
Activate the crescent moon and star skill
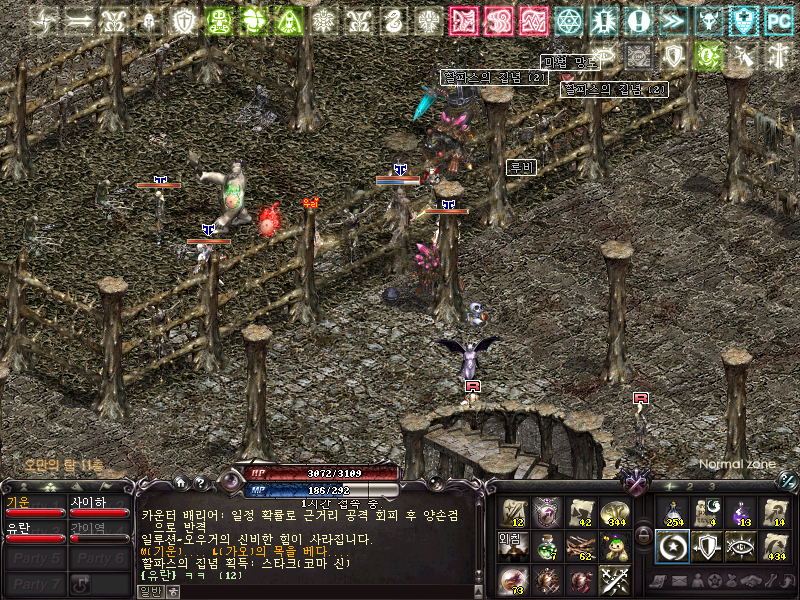(x=673, y=546)
